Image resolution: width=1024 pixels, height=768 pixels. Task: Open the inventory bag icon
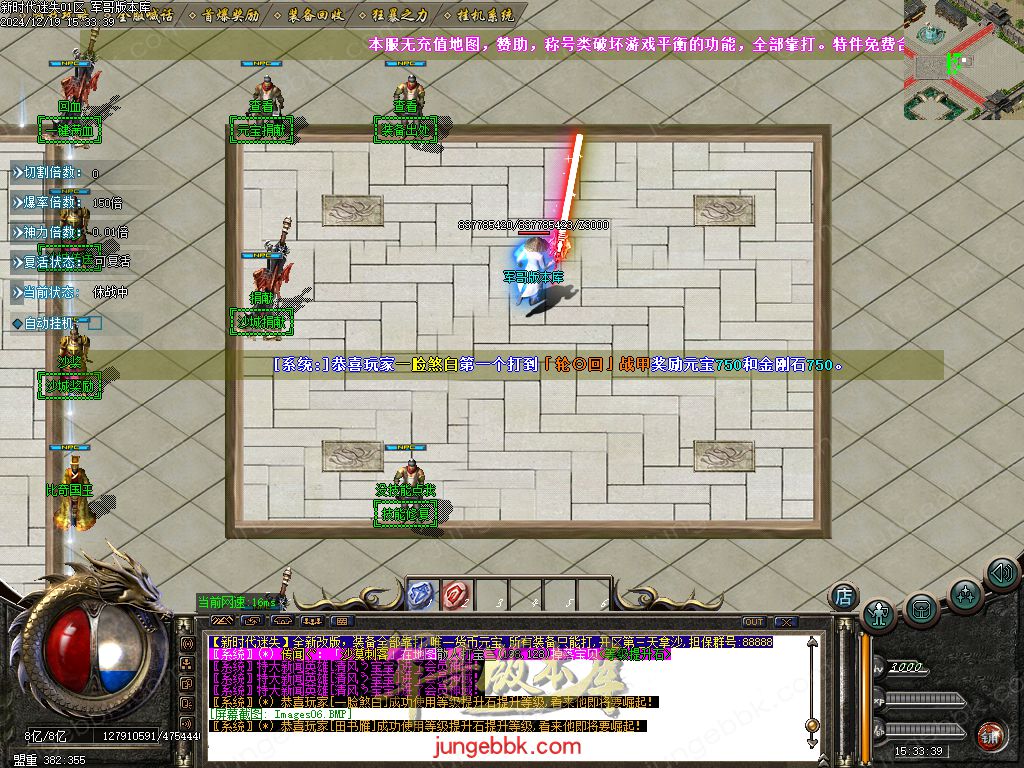(921, 609)
